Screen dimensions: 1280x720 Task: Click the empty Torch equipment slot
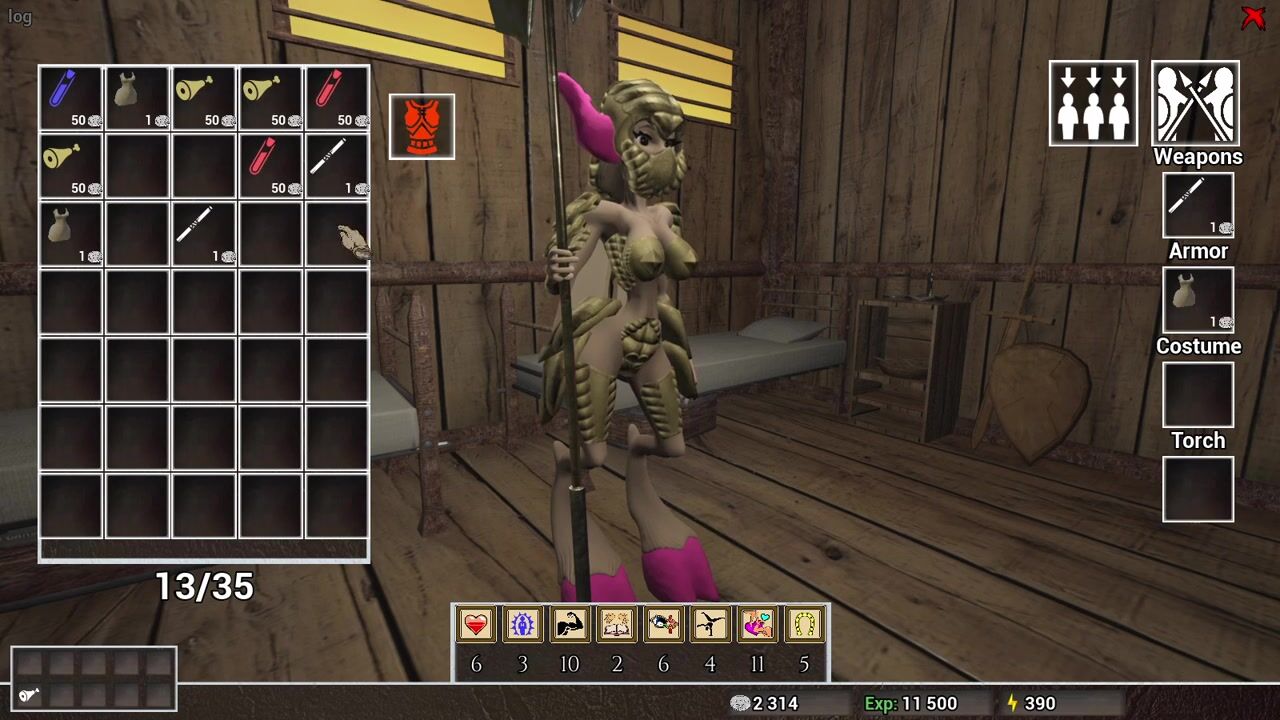[x=1197, y=489]
